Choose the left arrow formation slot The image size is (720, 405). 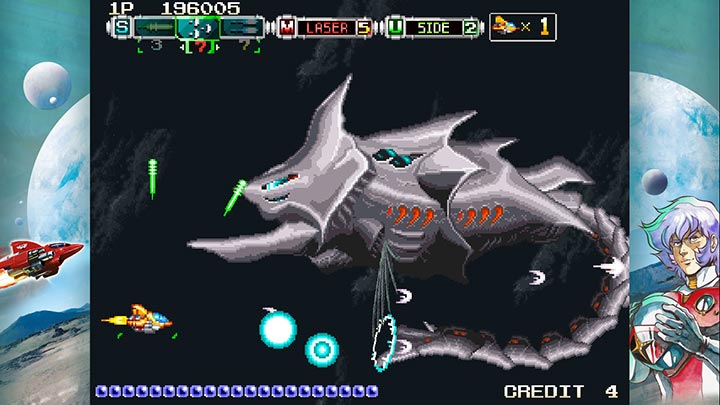tap(155, 27)
